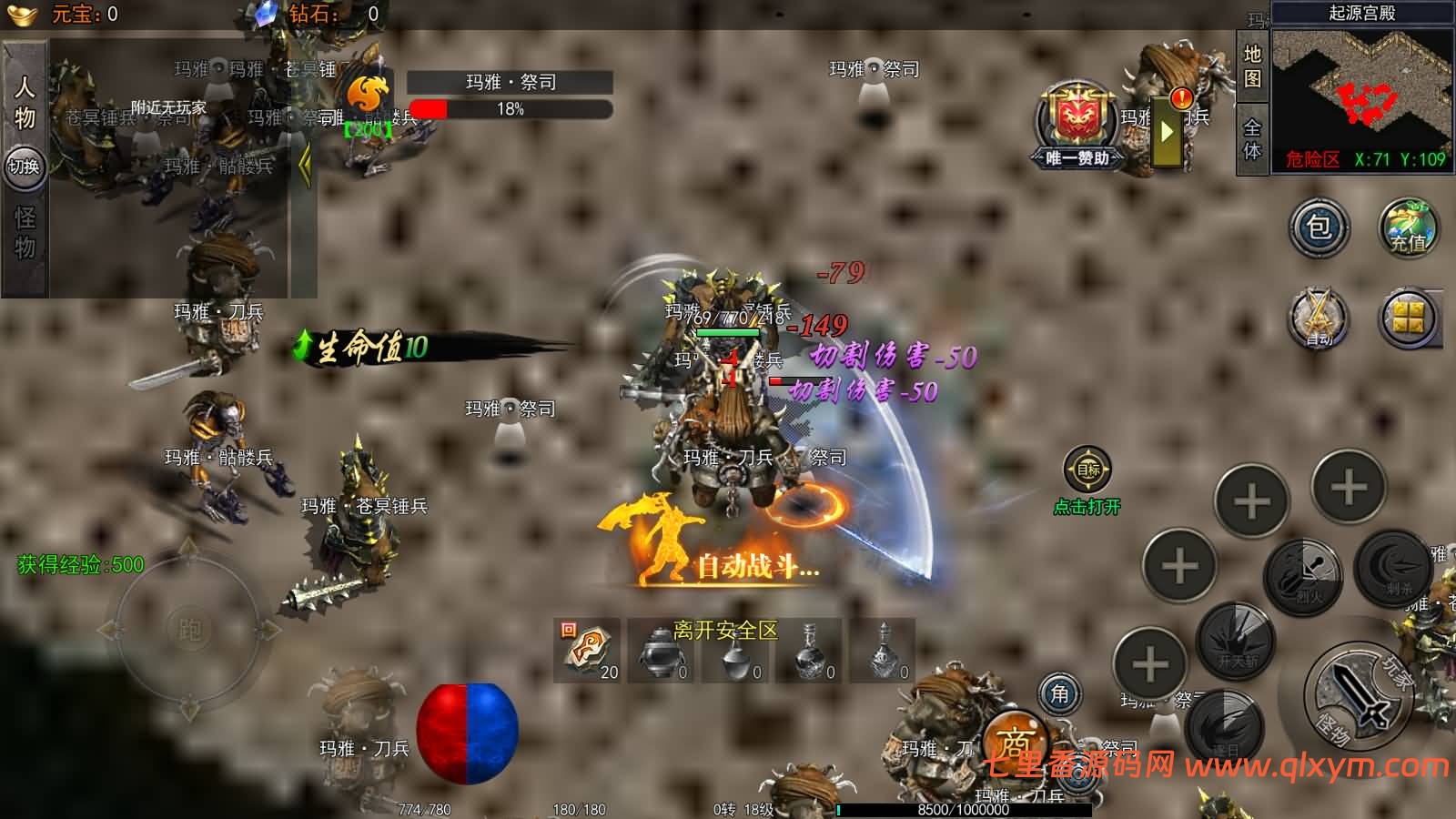Switch to the 地图 map tab
Image resolution: width=1456 pixels, height=819 pixels.
tap(1252, 66)
